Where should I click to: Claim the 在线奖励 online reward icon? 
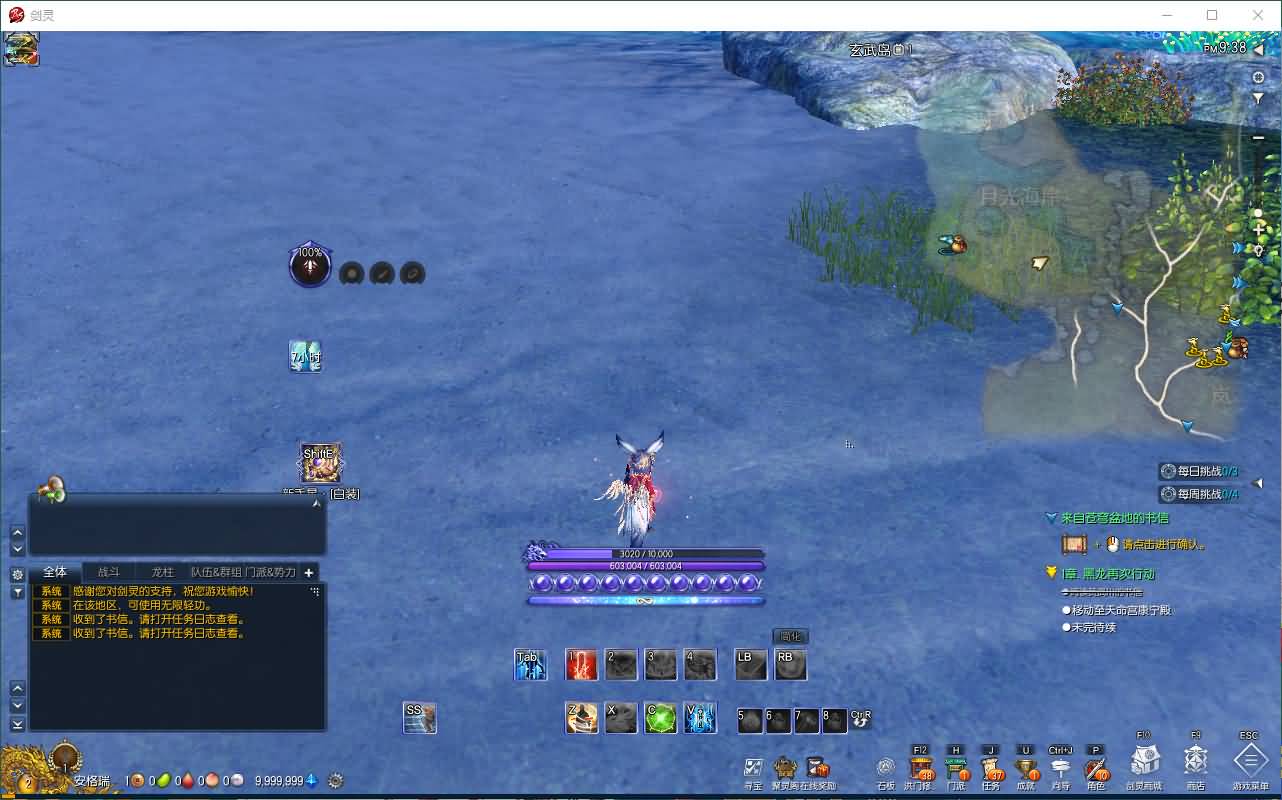[817, 768]
